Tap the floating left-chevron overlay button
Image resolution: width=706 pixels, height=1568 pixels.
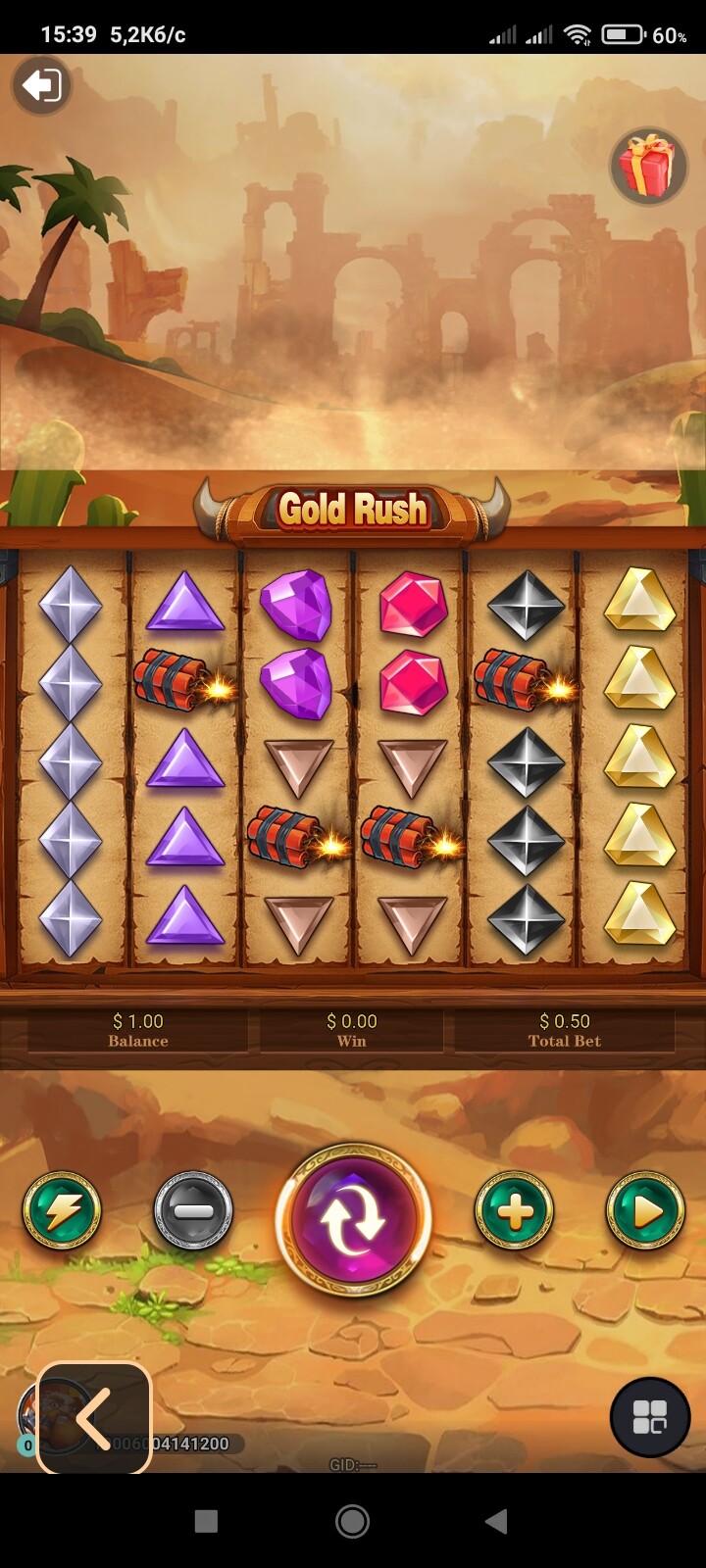(94, 1417)
